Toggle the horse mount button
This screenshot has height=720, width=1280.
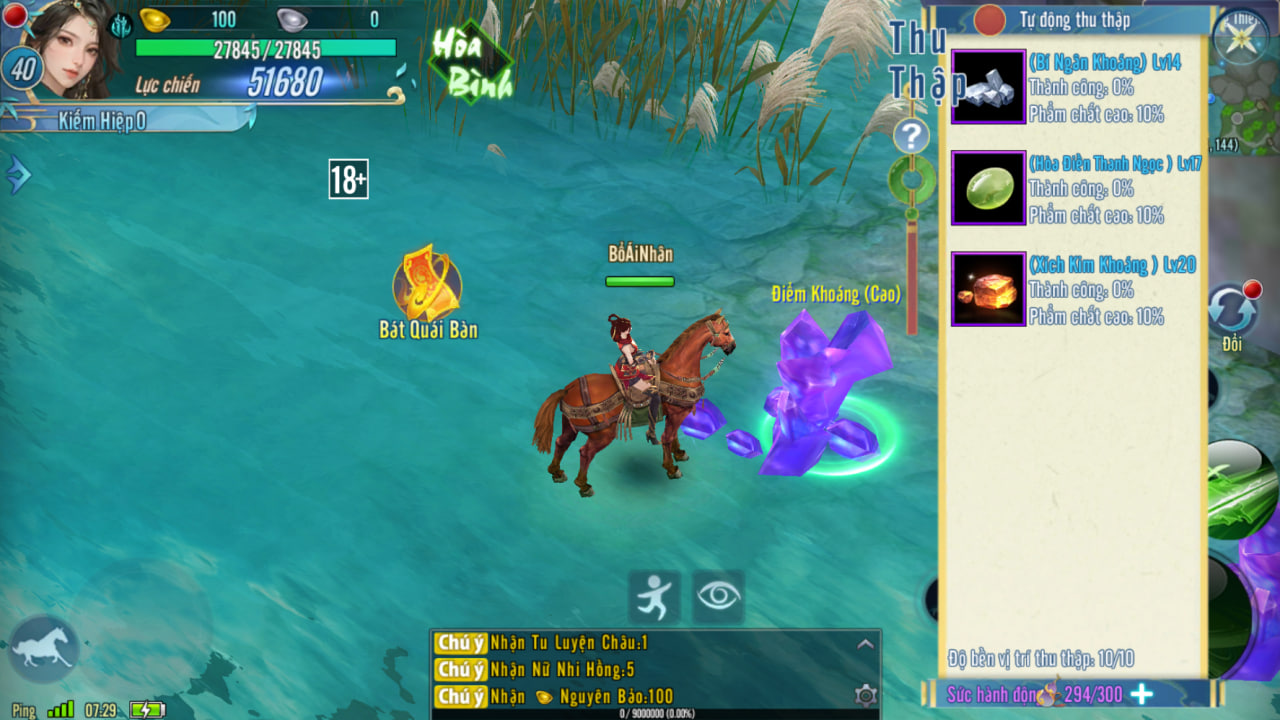[x=43, y=647]
